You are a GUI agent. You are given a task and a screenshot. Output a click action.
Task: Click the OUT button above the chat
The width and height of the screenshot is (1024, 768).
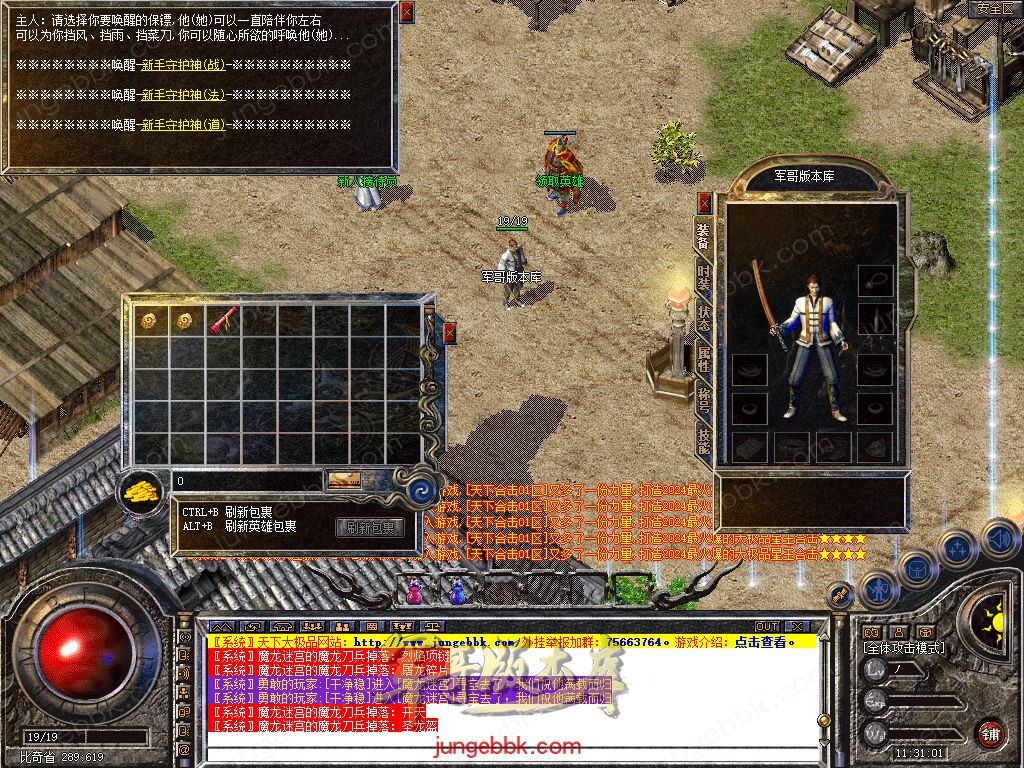pyautogui.click(x=767, y=627)
